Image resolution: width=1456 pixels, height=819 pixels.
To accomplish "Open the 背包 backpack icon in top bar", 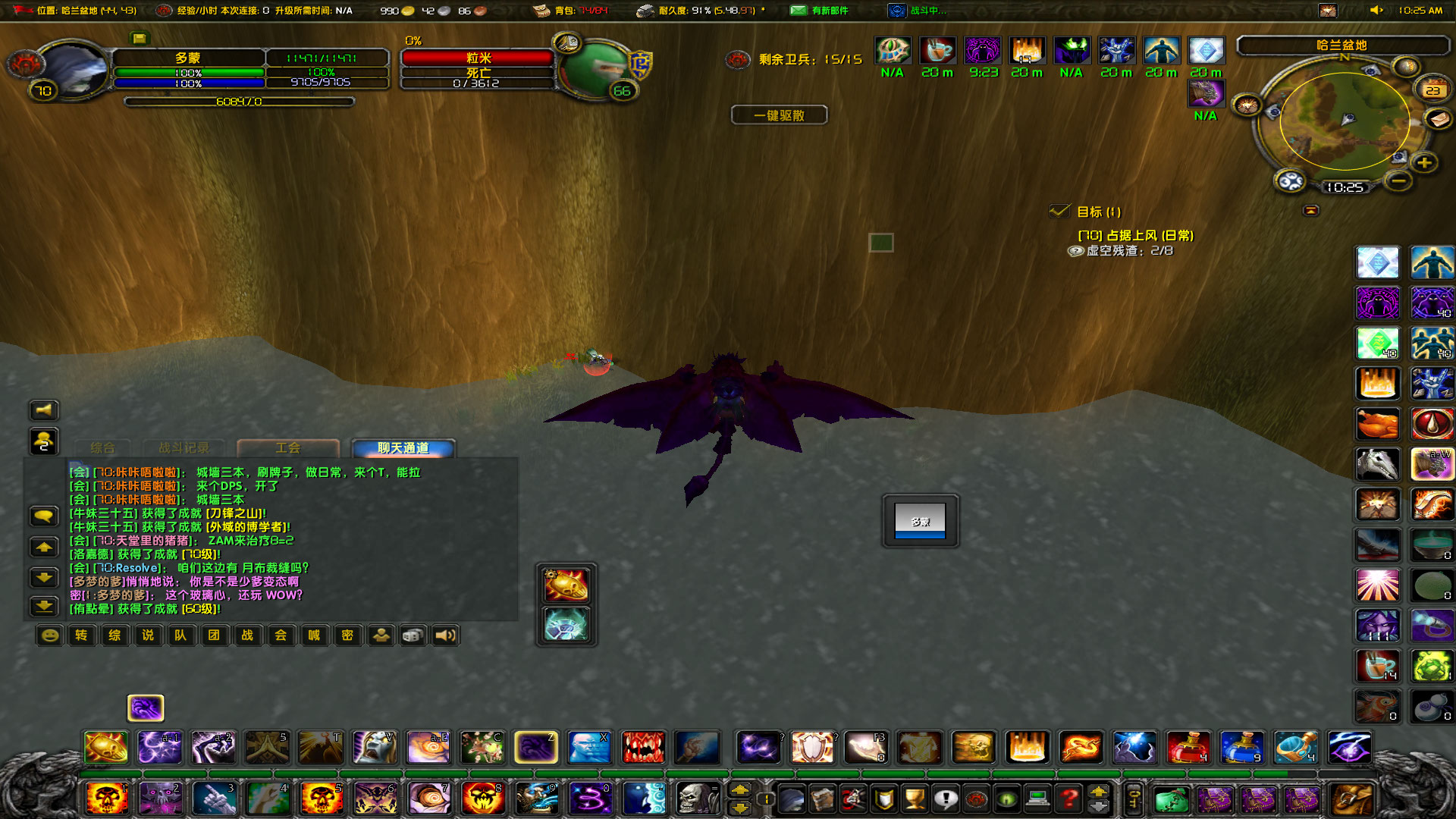I will 541,10.
